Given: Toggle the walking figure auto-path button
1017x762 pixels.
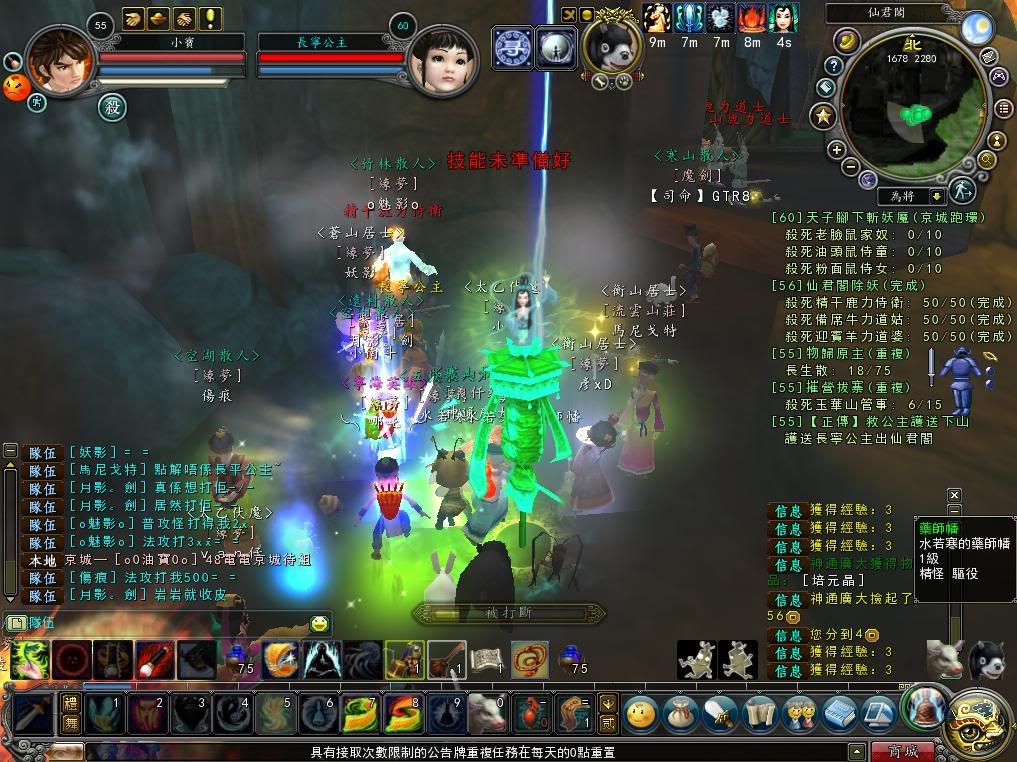Looking at the screenshot, I should (x=962, y=190).
